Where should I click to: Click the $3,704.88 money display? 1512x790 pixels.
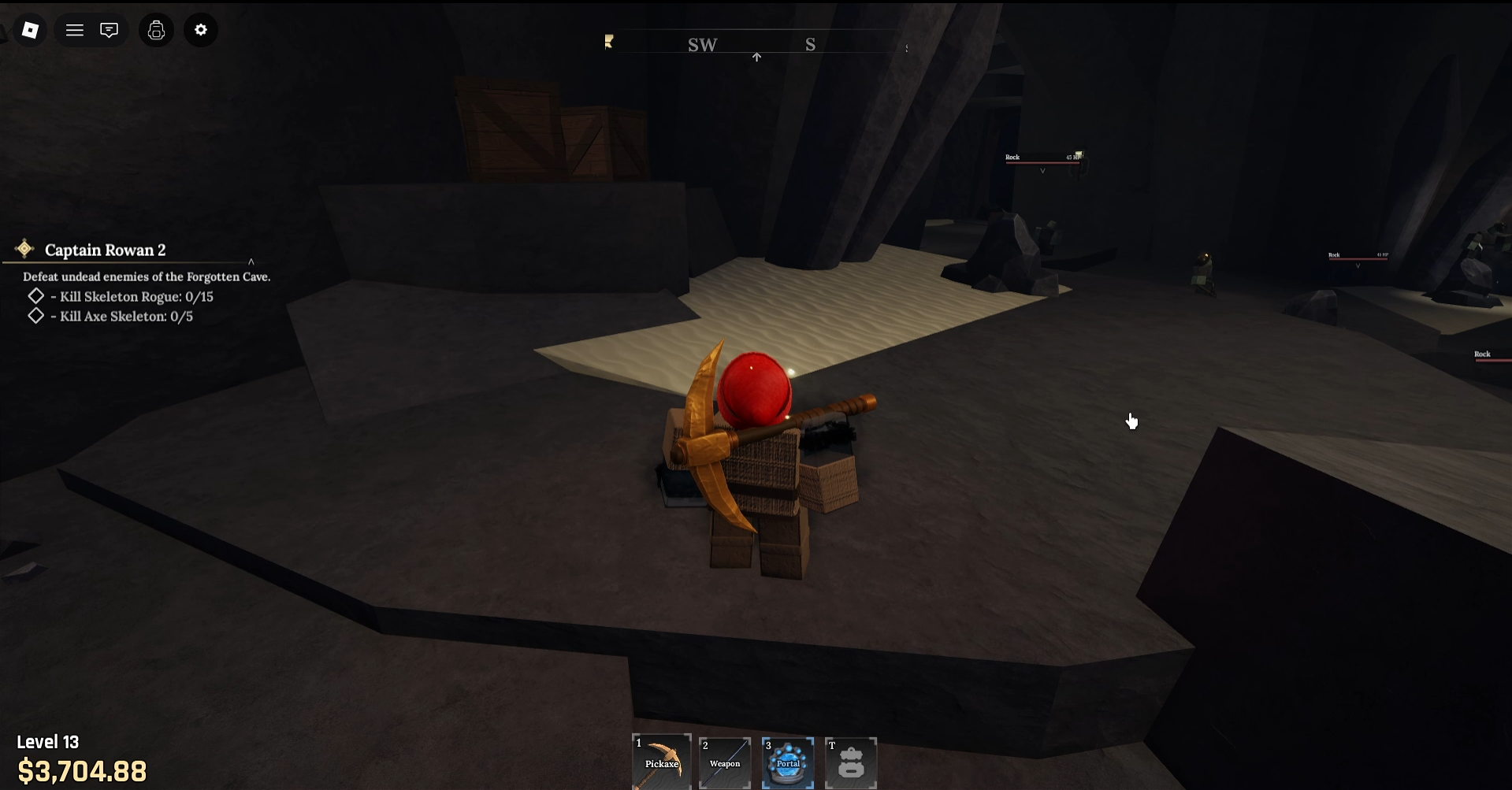point(81,770)
